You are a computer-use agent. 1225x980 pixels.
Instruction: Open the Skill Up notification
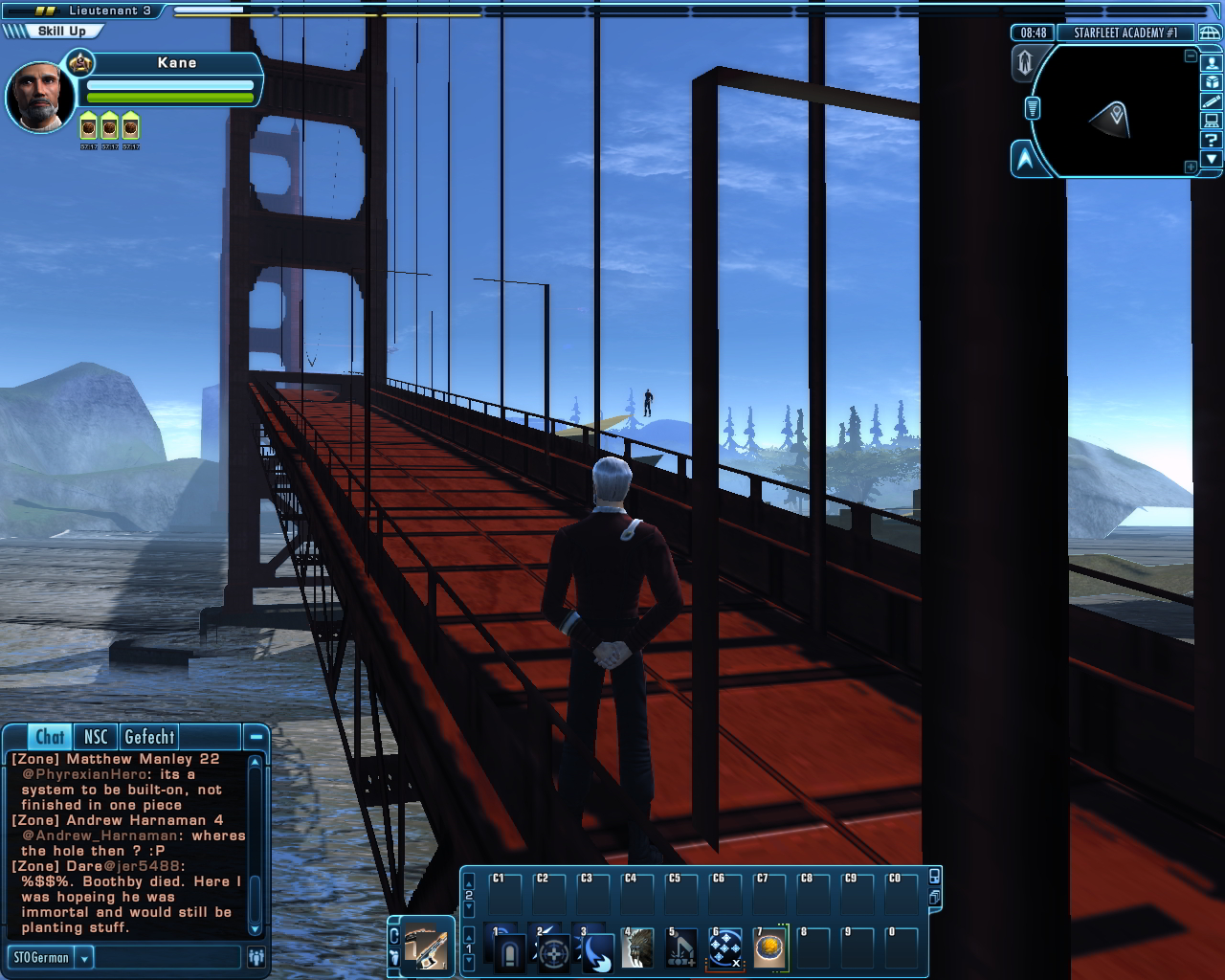coord(60,32)
